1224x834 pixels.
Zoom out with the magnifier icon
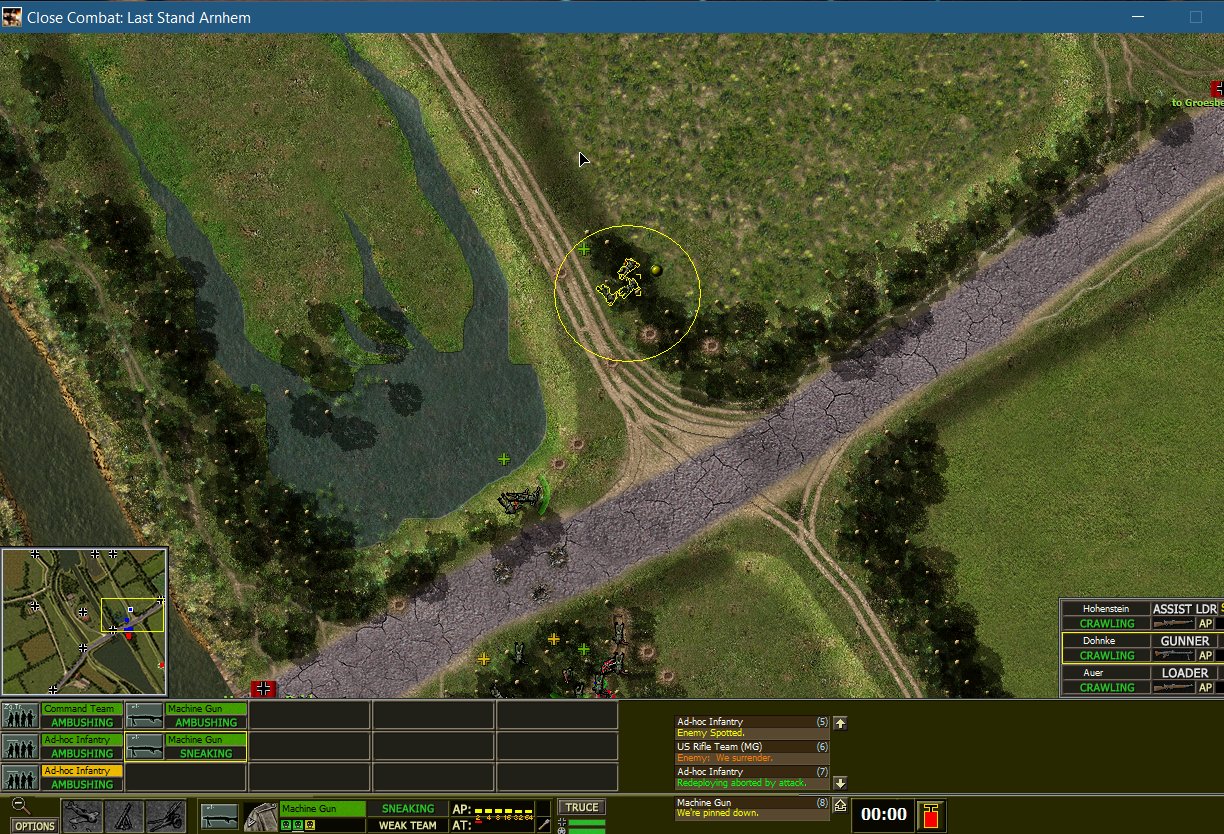pos(19,806)
